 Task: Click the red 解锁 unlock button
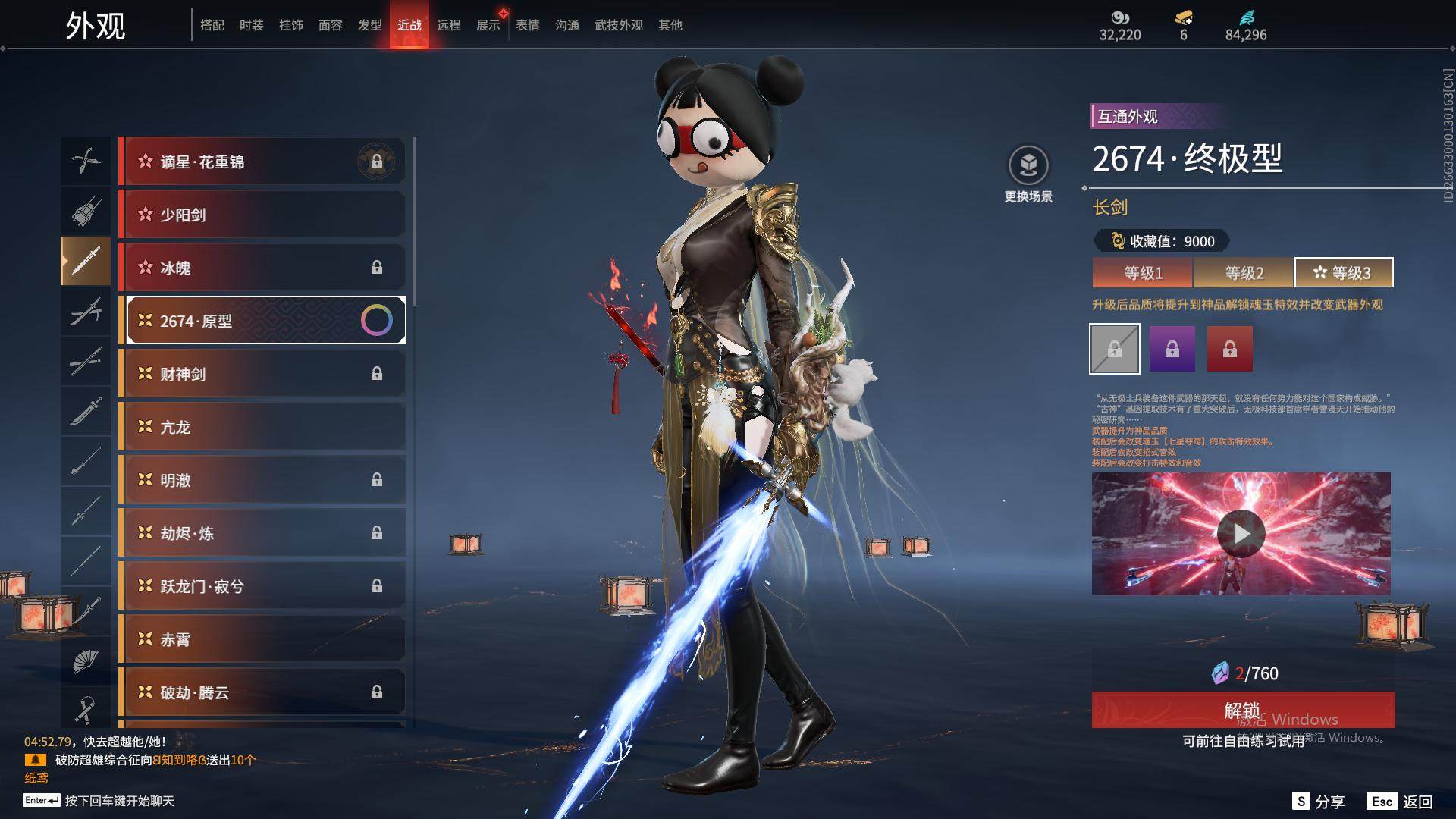click(1242, 710)
